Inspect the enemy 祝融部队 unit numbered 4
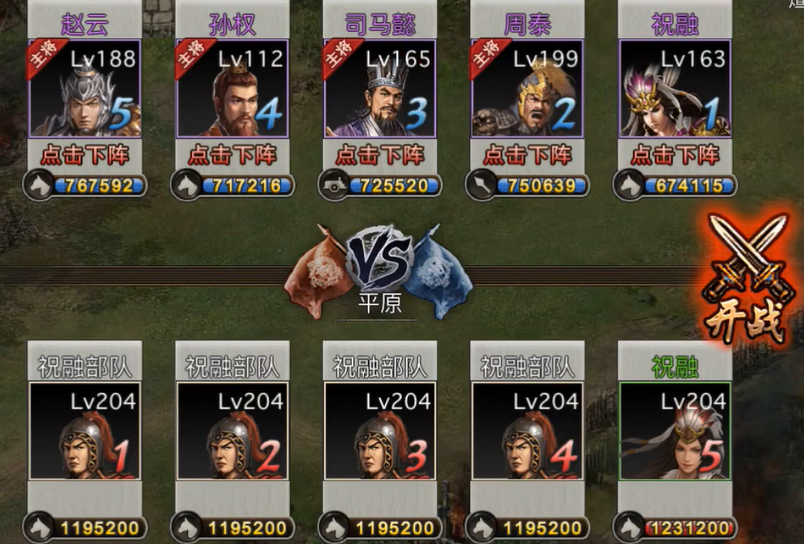 (x=527, y=431)
